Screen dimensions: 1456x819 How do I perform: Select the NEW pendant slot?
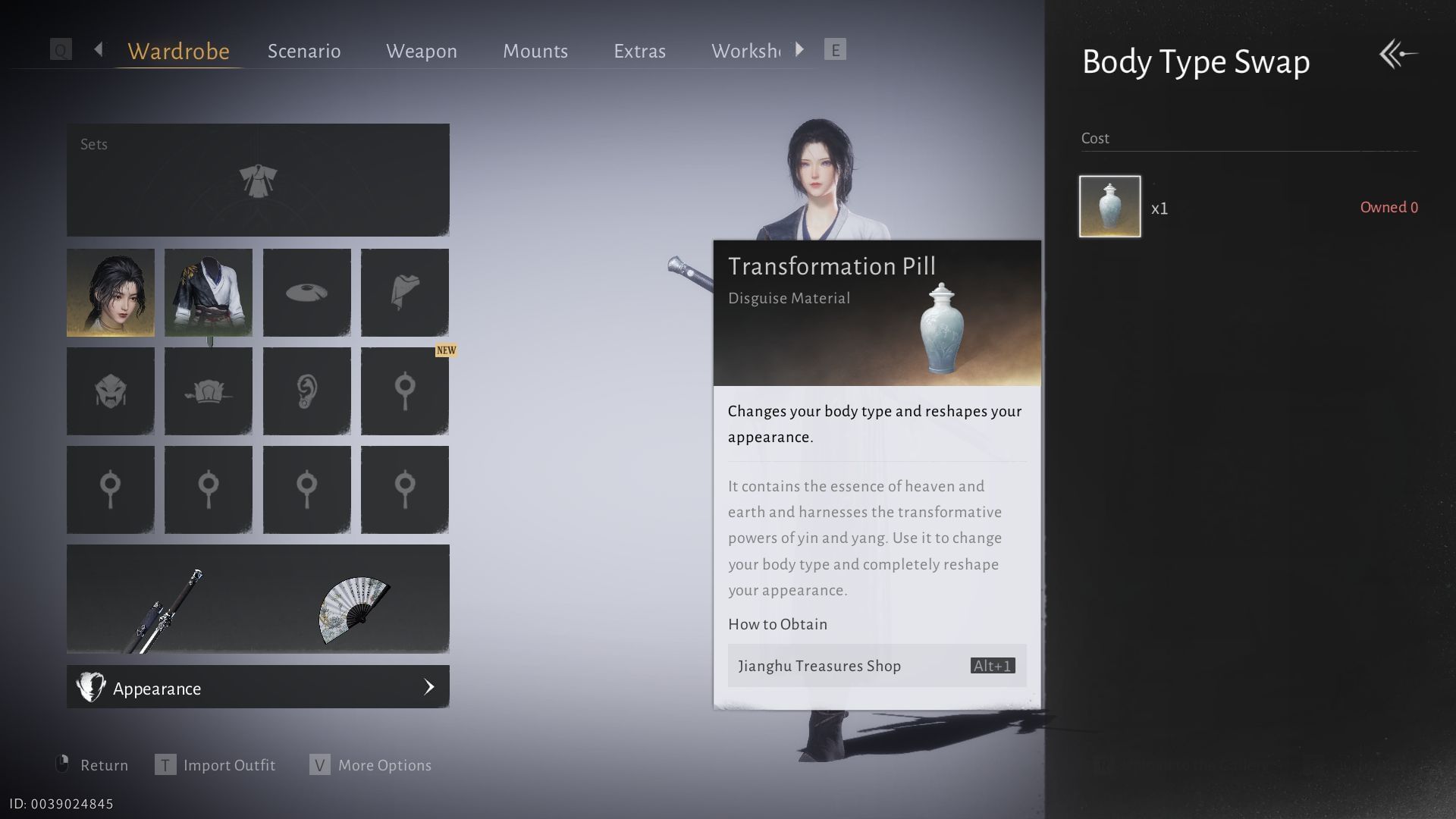[406, 391]
